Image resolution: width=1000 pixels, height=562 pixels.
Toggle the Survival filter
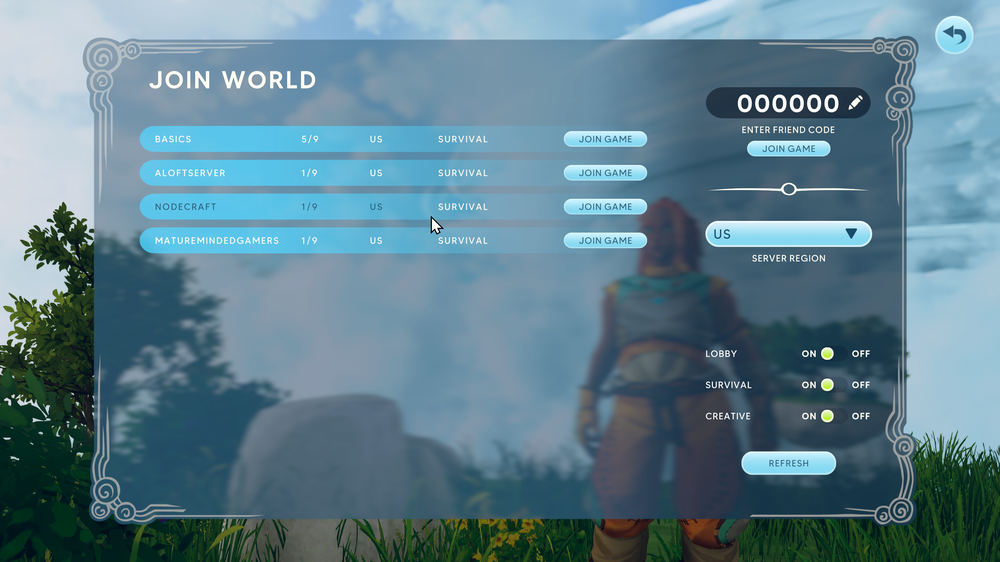click(x=827, y=385)
